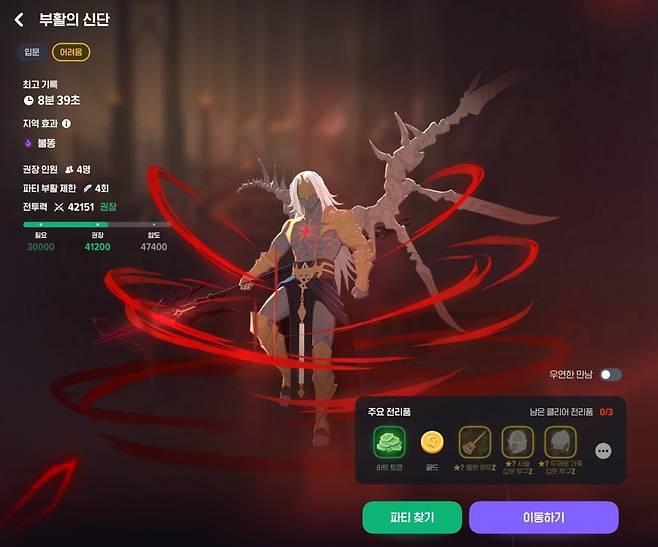658x547 pixels.
Task: Click the green 파티 찾기 button
Action: point(412,517)
